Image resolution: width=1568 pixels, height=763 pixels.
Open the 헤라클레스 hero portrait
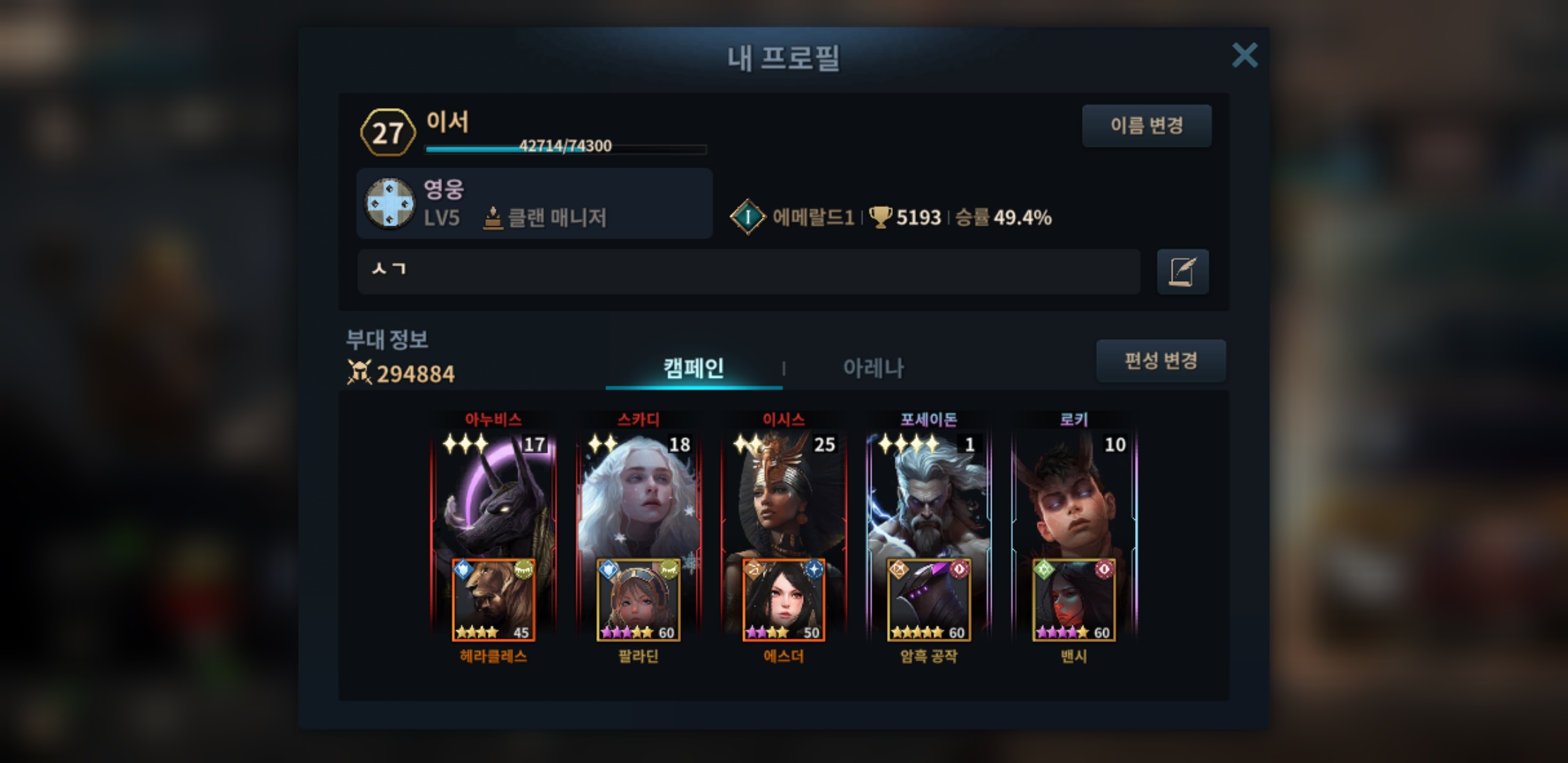(x=493, y=601)
